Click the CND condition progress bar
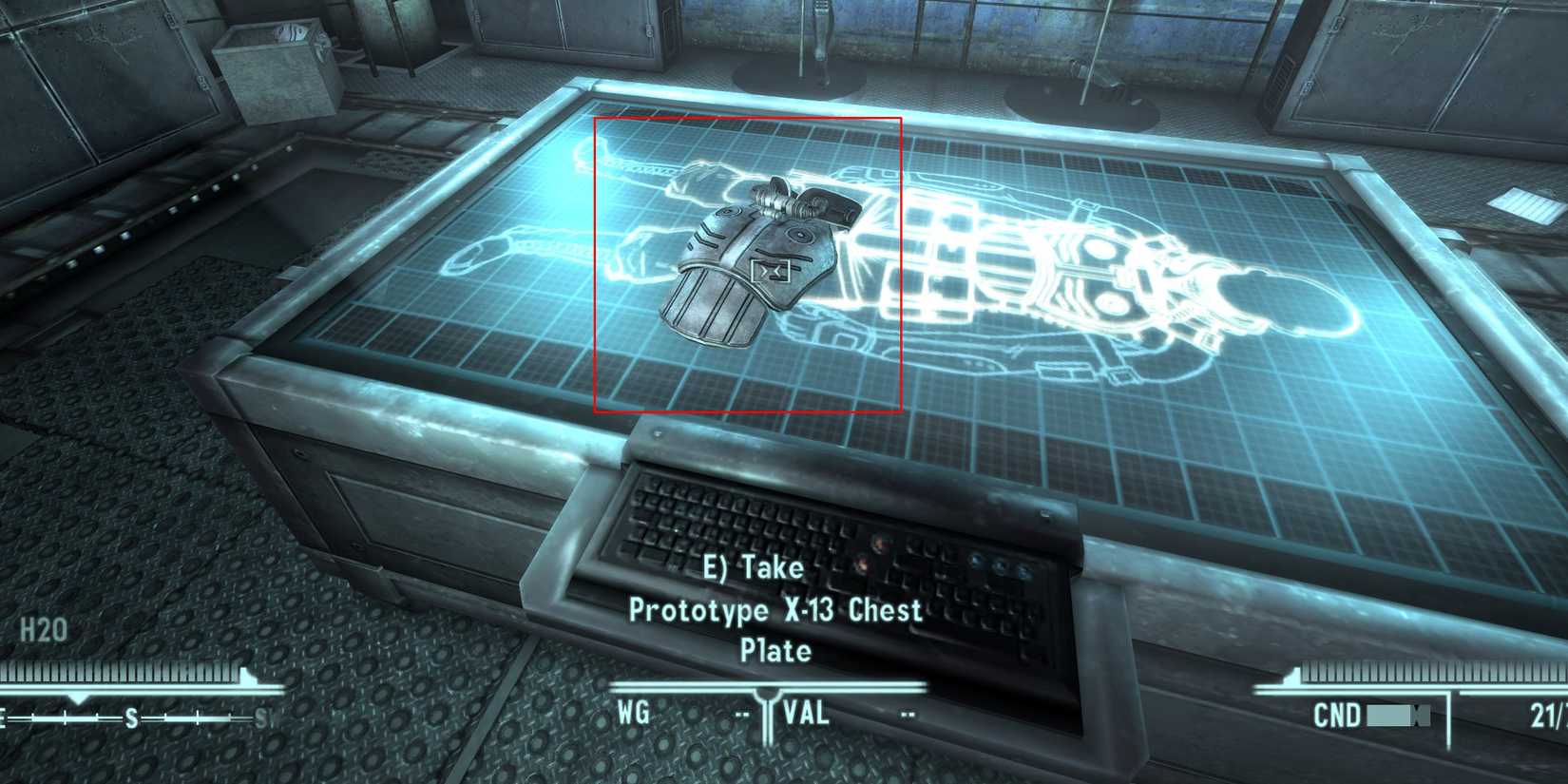The width and height of the screenshot is (1568, 784). [1397, 714]
